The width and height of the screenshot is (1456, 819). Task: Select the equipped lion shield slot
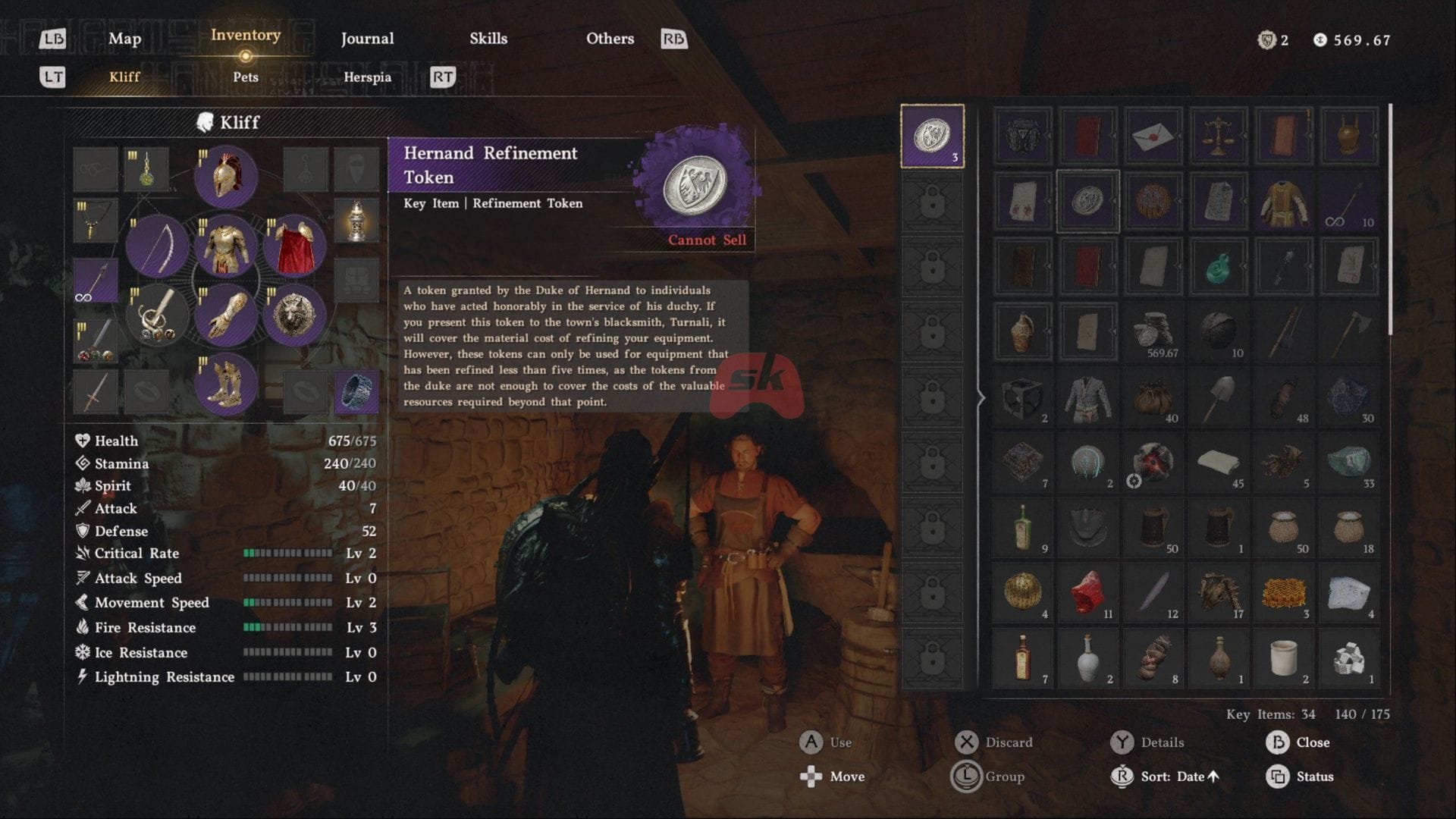pos(294,314)
